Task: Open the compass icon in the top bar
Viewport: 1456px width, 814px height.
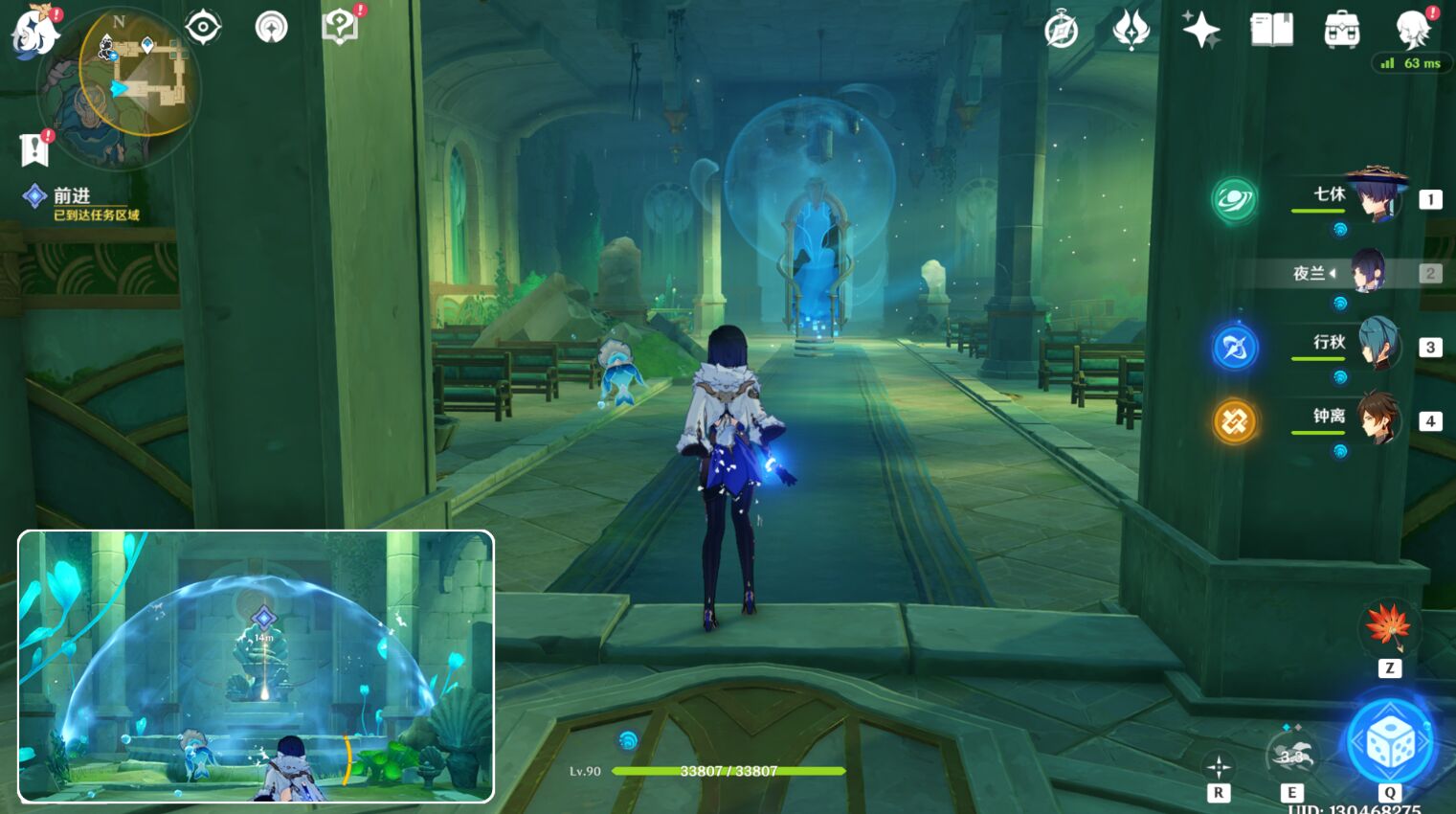Action: [x=1061, y=31]
